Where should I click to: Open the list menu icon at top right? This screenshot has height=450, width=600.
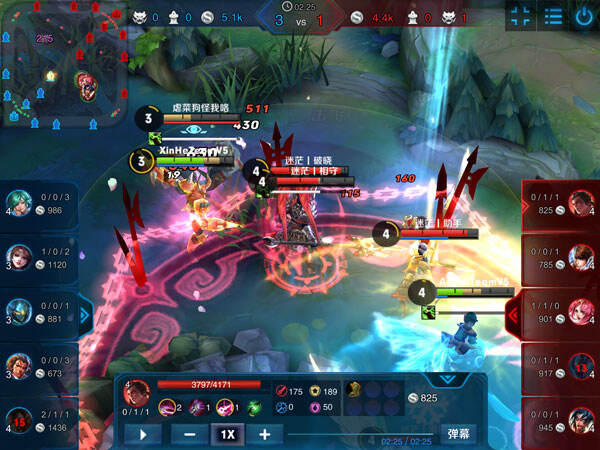tap(552, 15)
